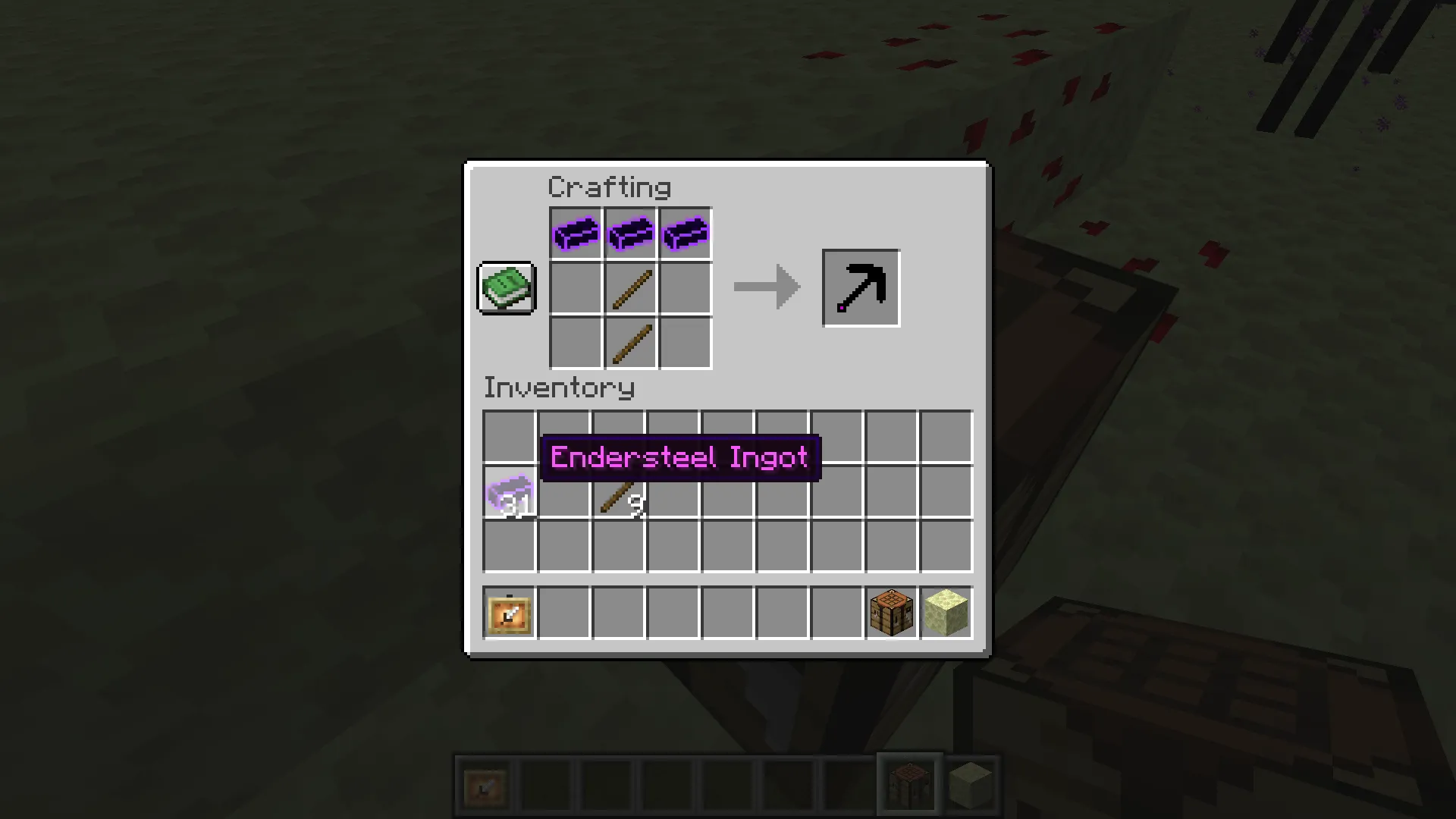
Task: Click the empty bottom-left crafting grid slot
Action: coord(575,343)
